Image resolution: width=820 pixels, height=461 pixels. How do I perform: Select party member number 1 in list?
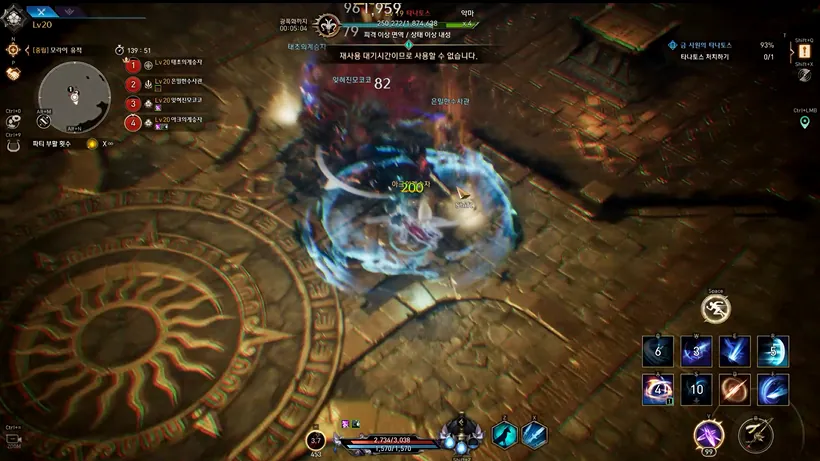tap(134, 65)
